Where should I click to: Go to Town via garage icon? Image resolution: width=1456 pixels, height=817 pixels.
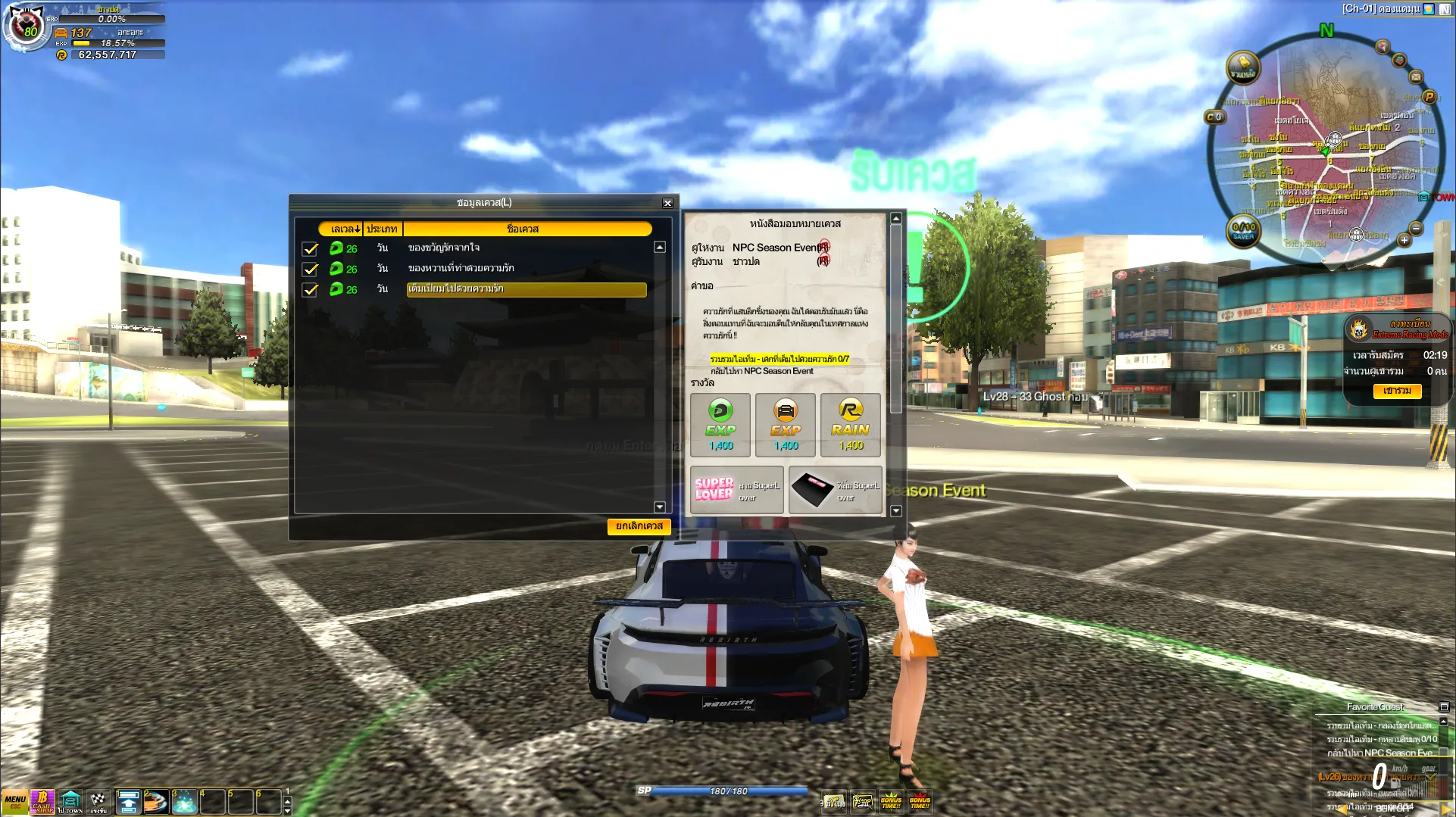click(70, 801)
